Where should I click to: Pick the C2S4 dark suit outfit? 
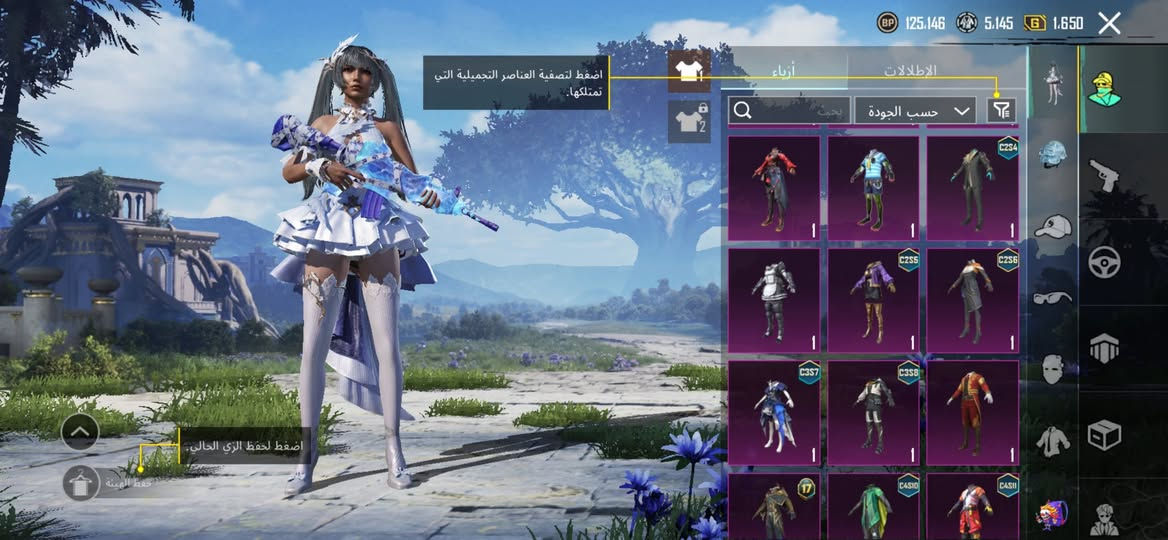(x=972, y=188)
